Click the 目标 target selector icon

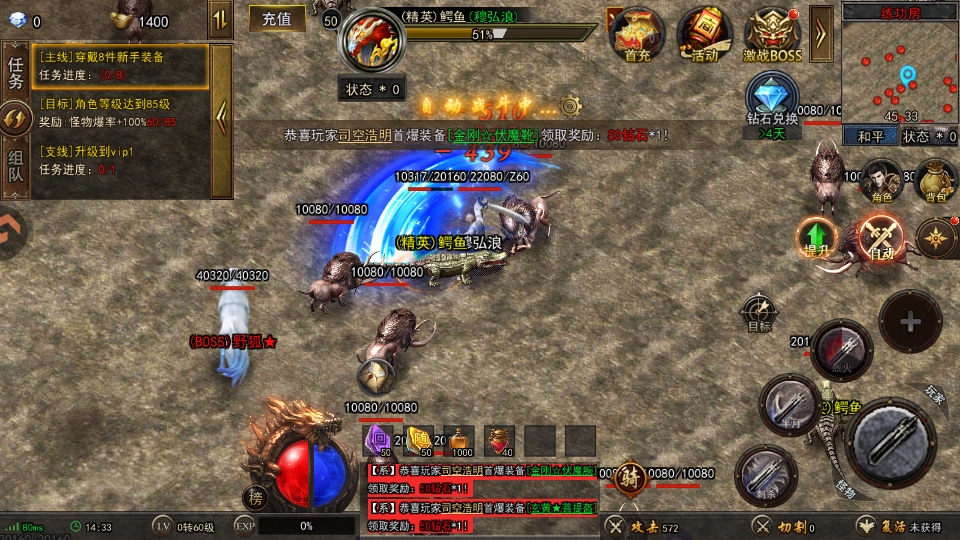759,311
